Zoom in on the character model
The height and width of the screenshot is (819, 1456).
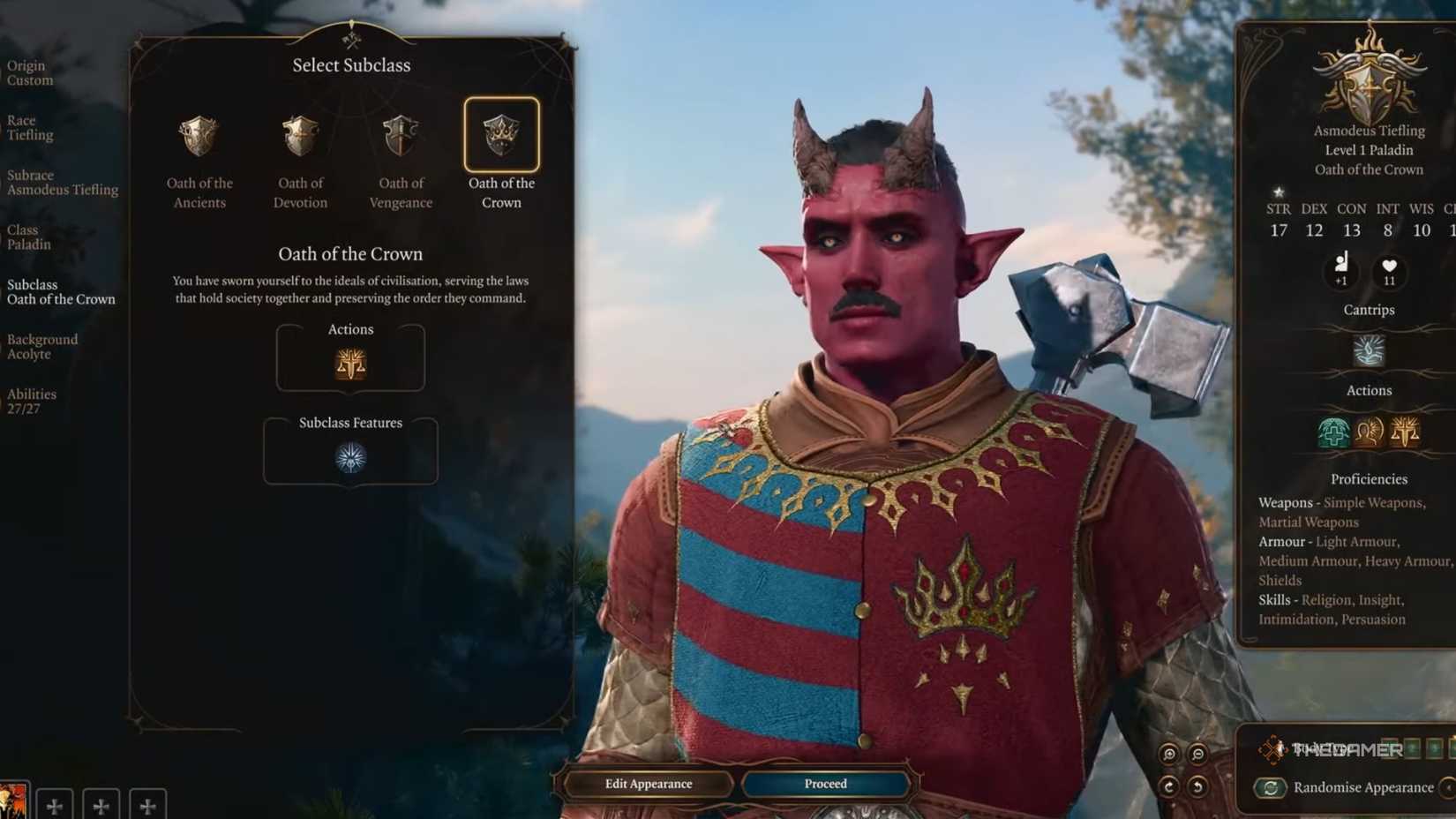tap(1170, 755)
